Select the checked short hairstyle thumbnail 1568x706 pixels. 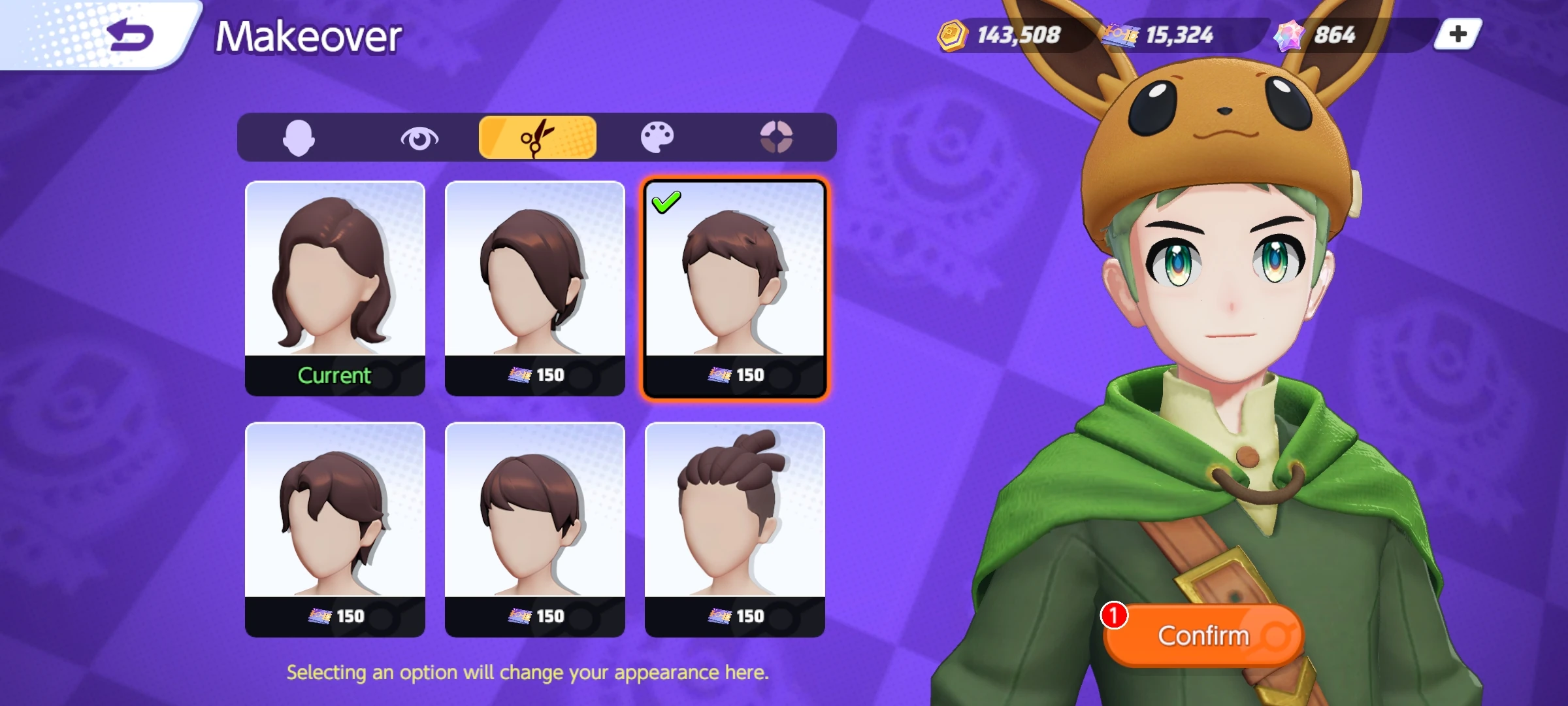(735, 281)
